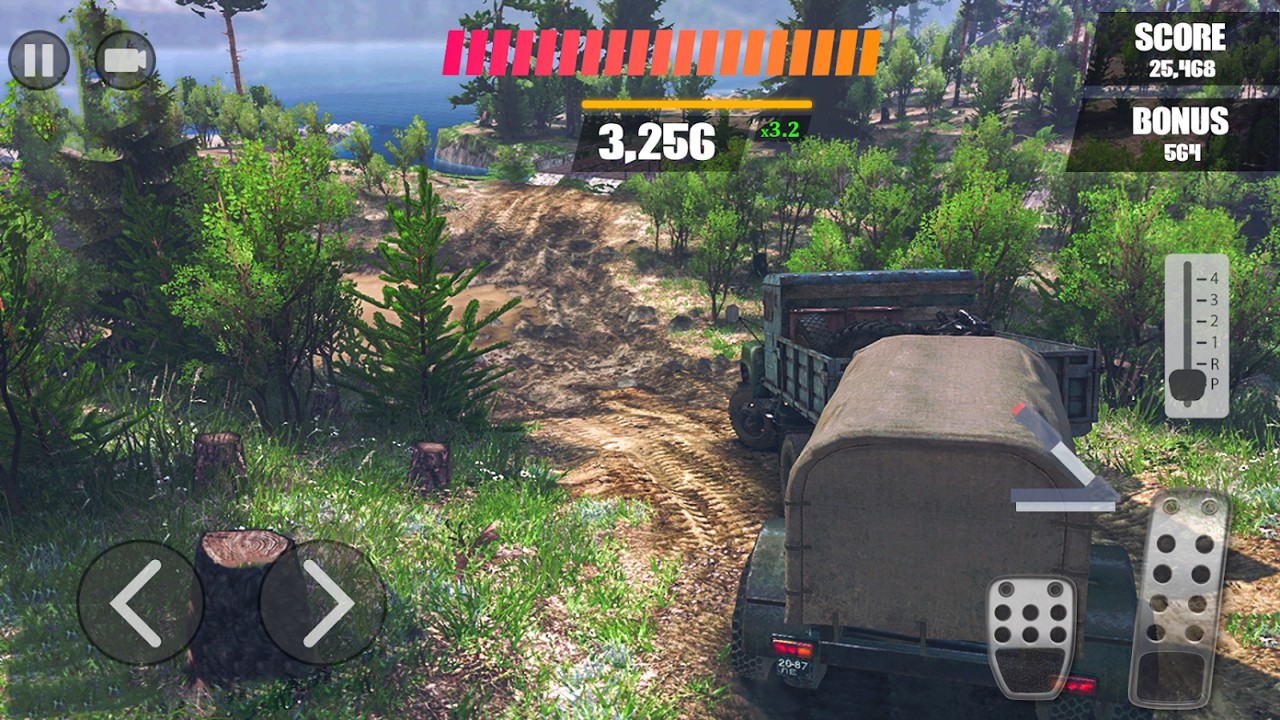1280x720 pixels.
Task: Tap the brake pedal
Action: pos(1031,635)
